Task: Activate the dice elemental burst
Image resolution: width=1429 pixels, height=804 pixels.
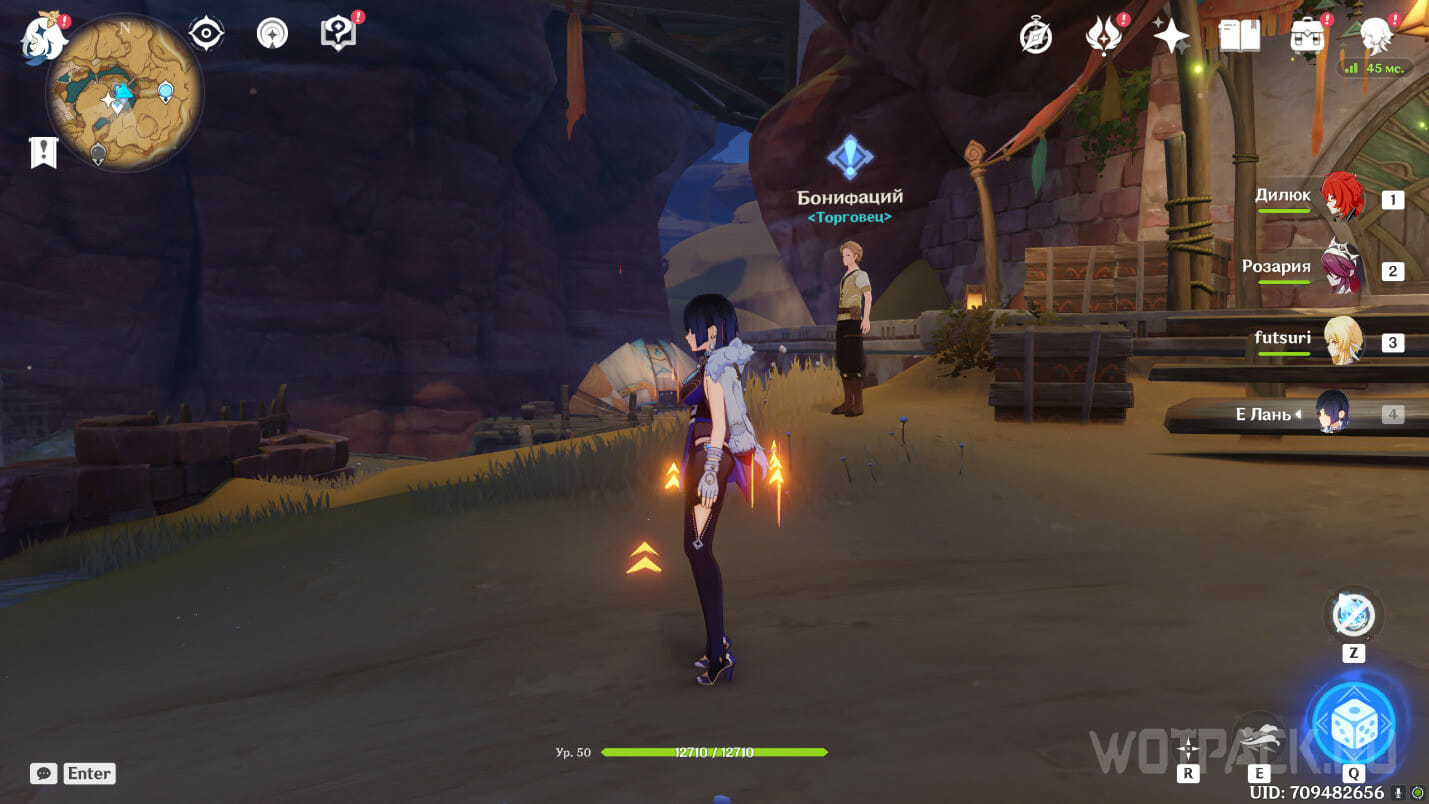Action: pyautogui.click(x=1354, y=724)
